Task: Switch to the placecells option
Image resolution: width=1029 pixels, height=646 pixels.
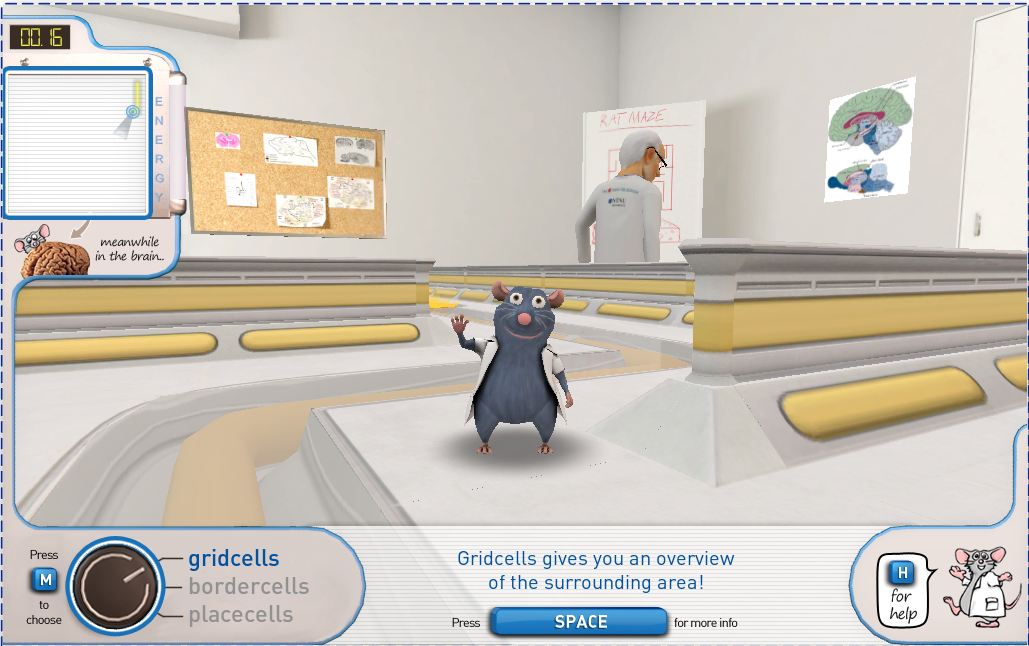Action: coord(240,615)
